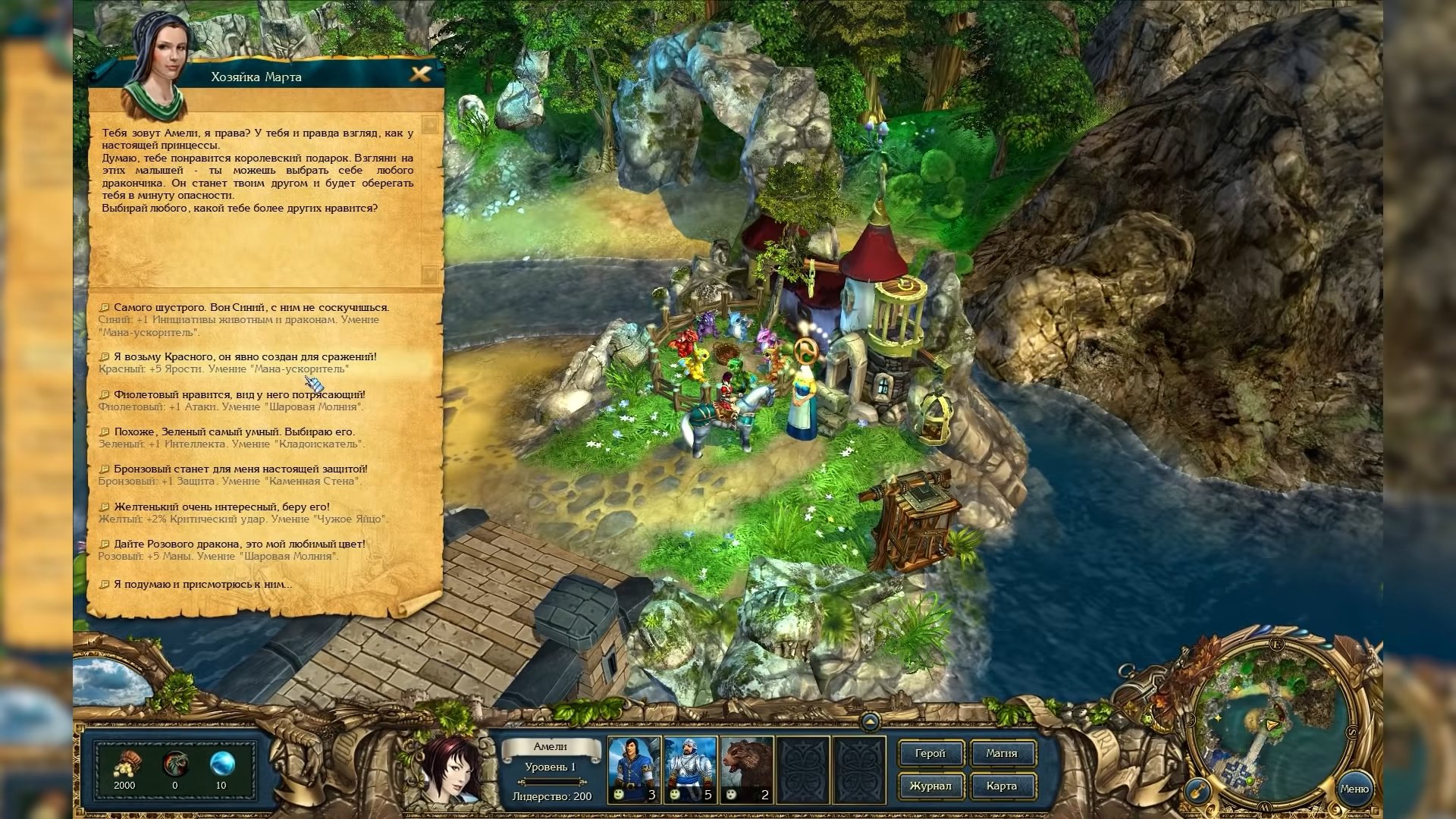
Task: Open the Журнал quest log
Action: pyautogui.click(x=930, y=786)
